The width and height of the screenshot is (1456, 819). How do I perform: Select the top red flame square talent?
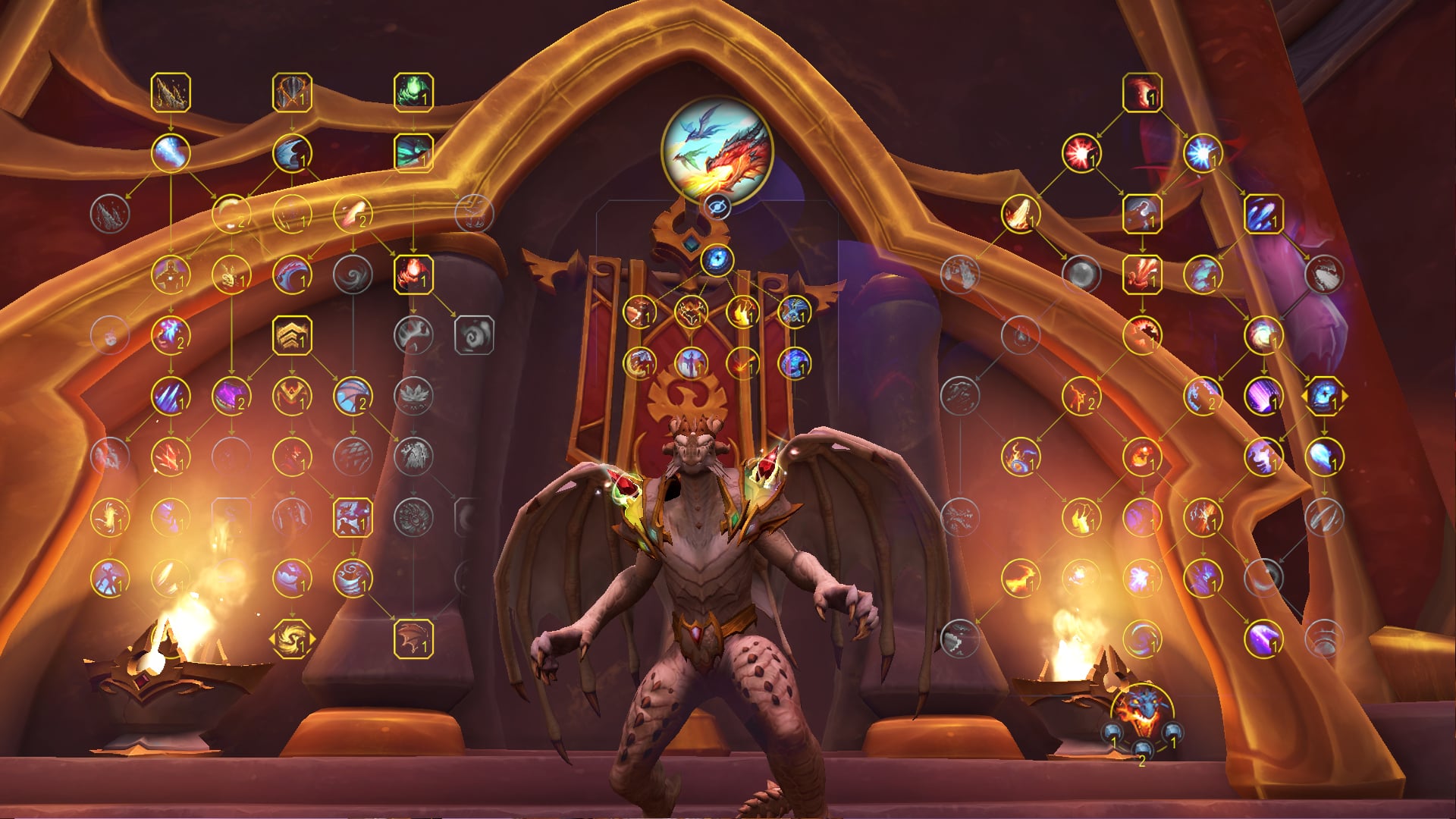pos(1142,93)
